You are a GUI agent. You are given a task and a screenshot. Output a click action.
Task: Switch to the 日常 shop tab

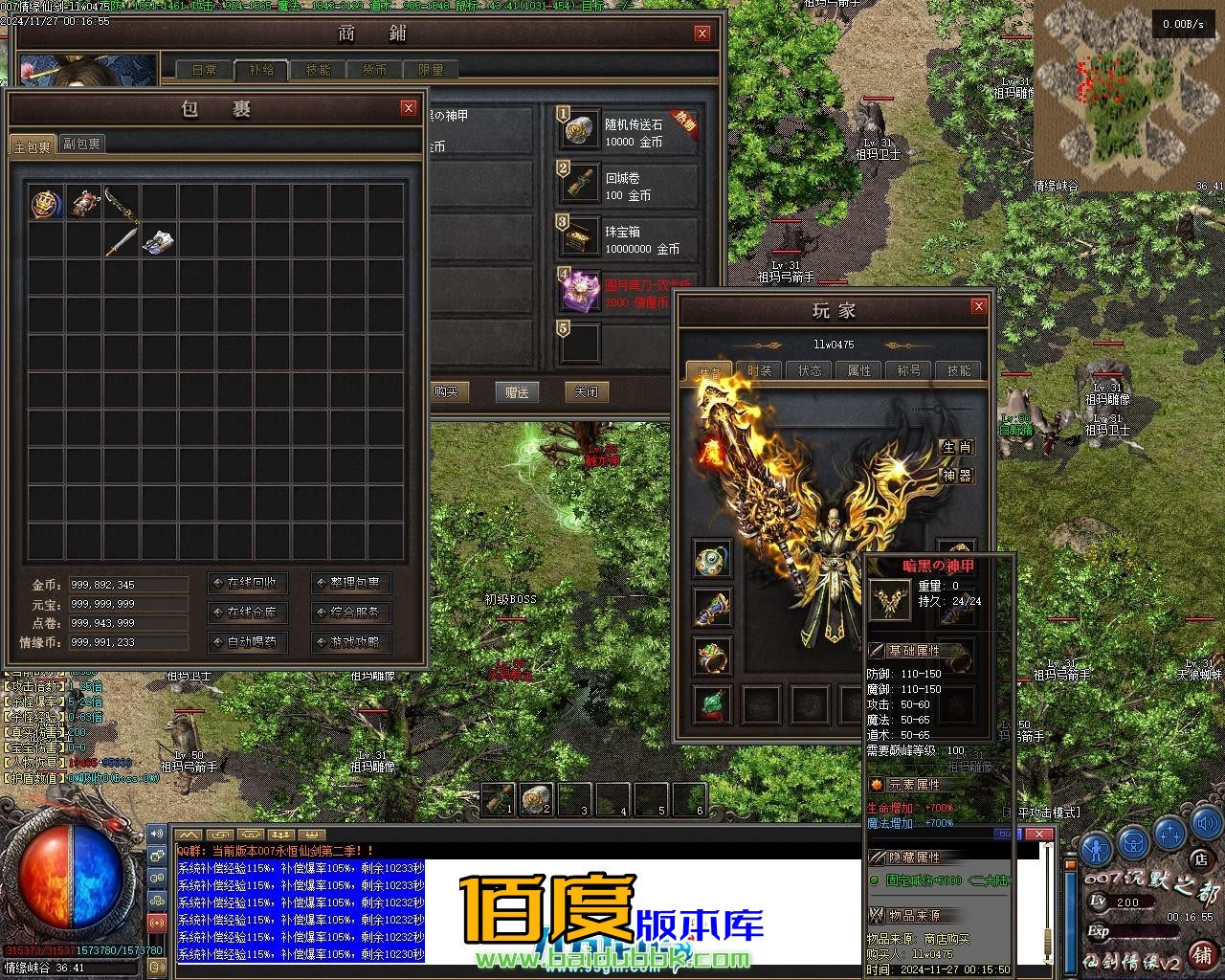tap(205, 70)
